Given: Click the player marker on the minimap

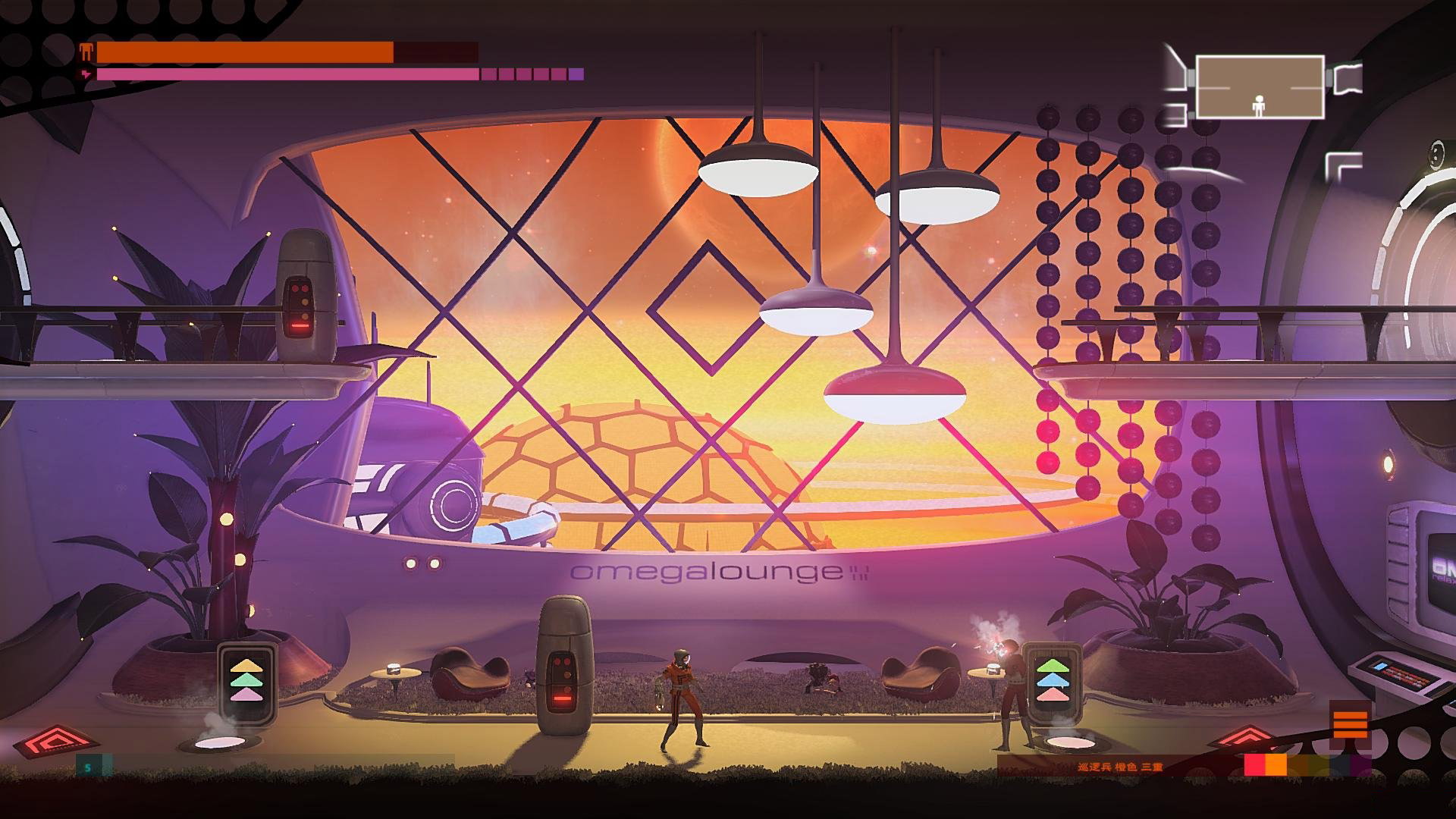Looking at the screenshot, I should point(1259,105).
